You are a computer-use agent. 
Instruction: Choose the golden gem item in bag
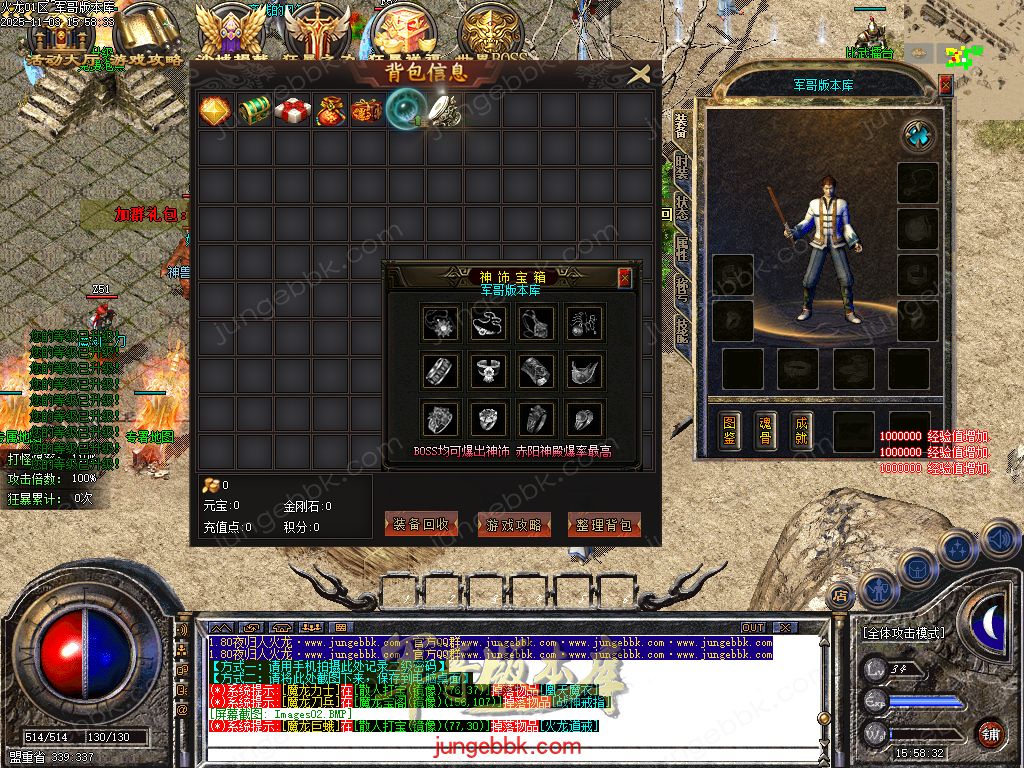point(216,110)
